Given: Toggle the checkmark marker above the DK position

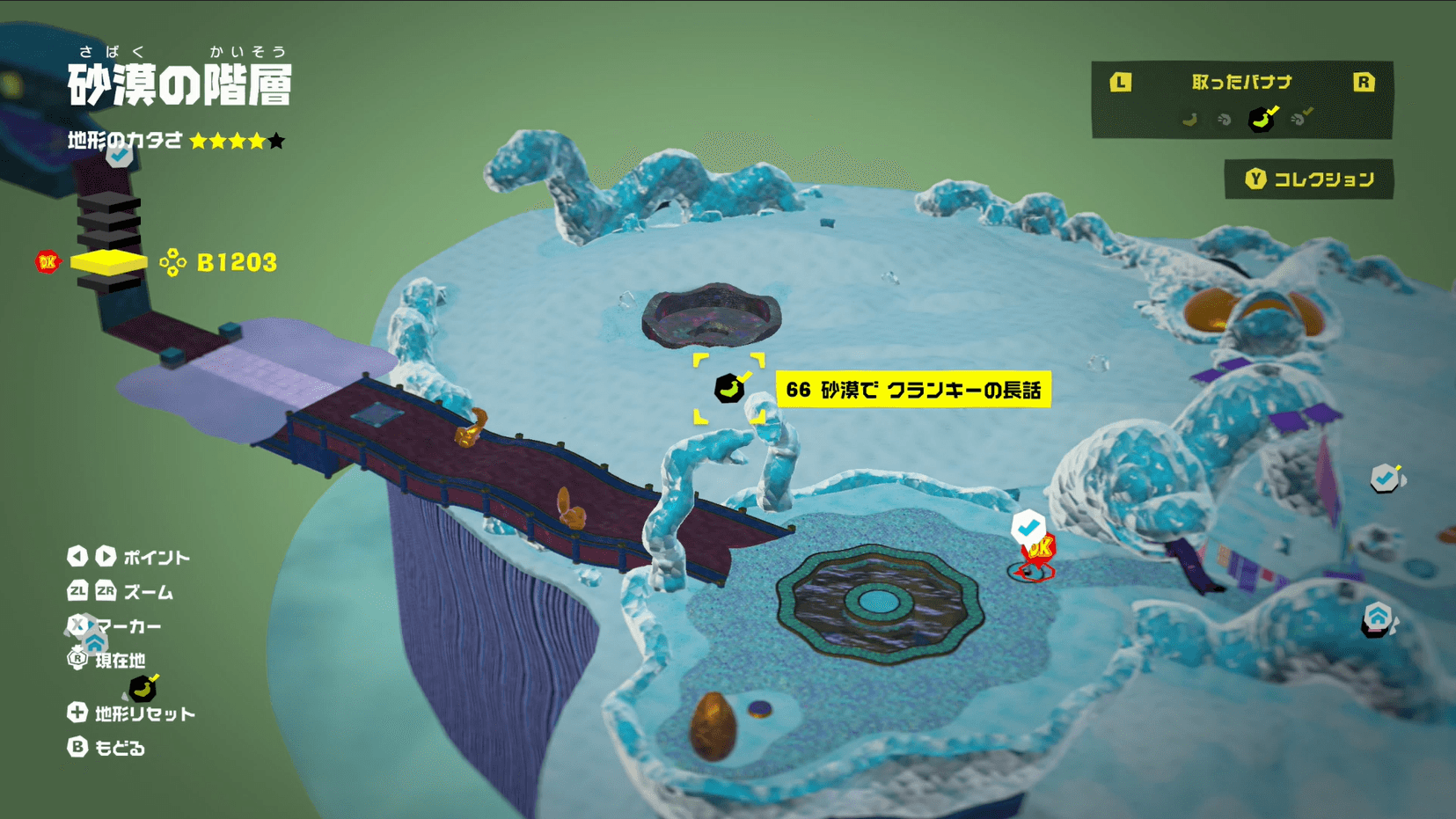Looking at the screenshot, I should 1028,527.
